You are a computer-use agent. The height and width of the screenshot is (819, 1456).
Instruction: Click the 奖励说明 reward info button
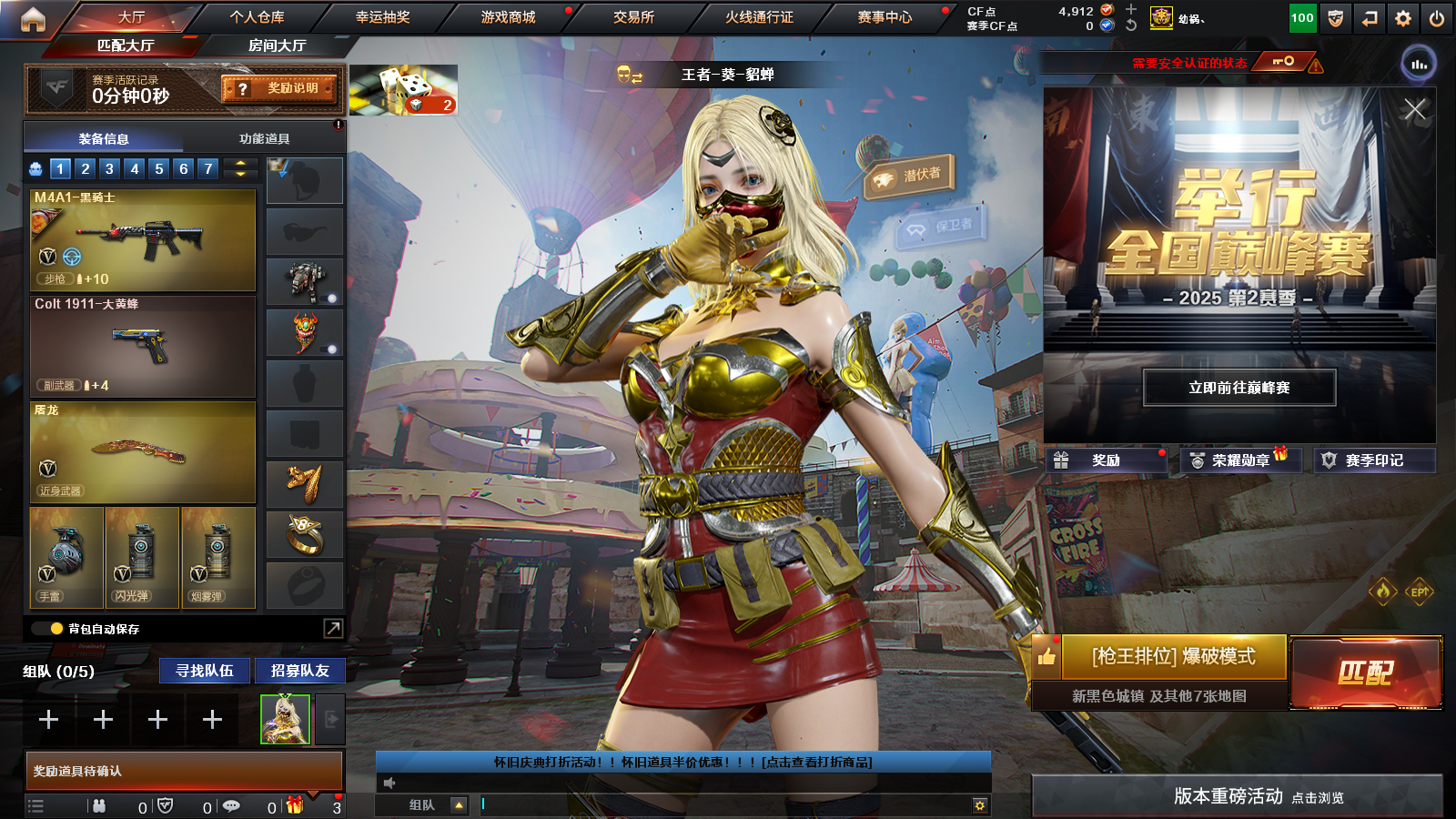click(x=280, y=88)
